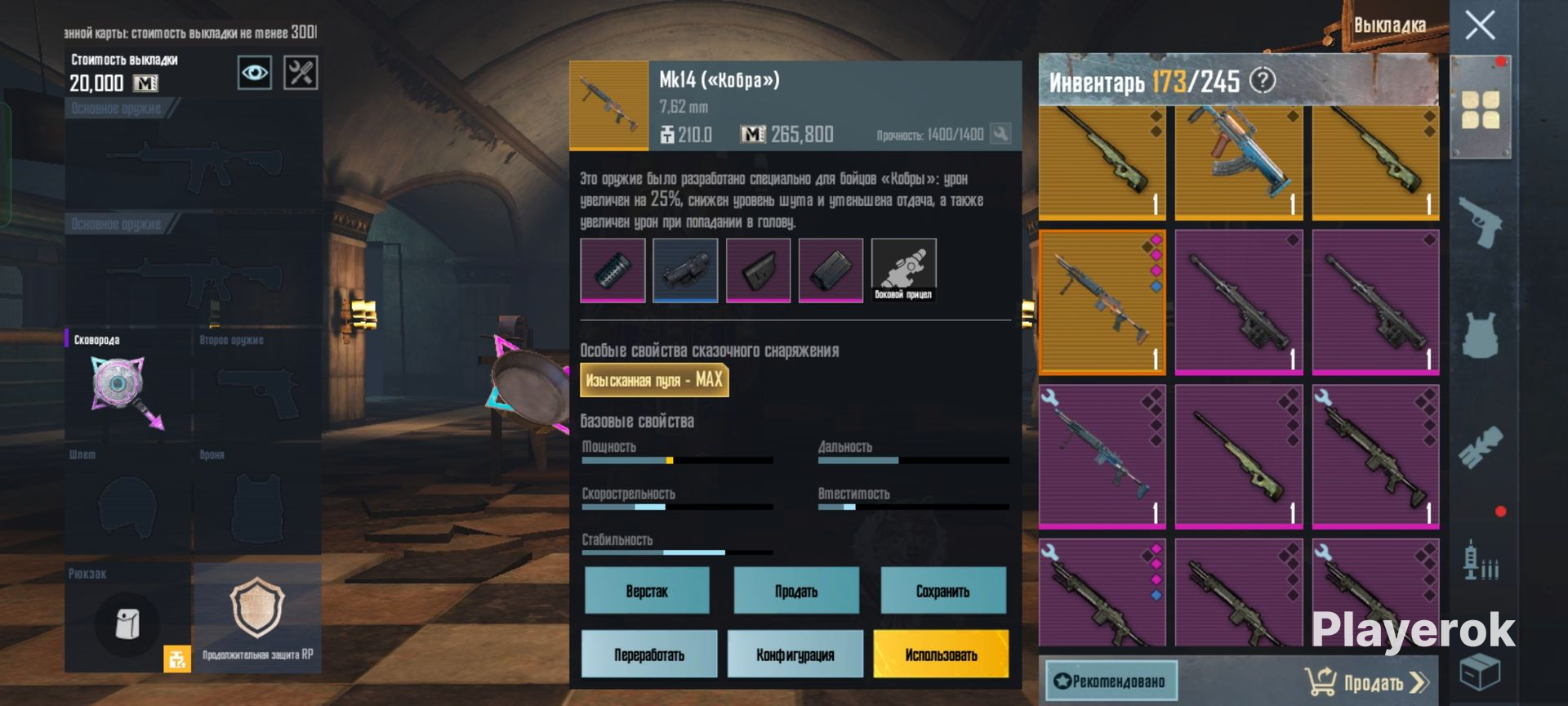The width and height of the screenshot is (1568, 706).
Task: Open the Конфигурация menu
Action: 795,654
